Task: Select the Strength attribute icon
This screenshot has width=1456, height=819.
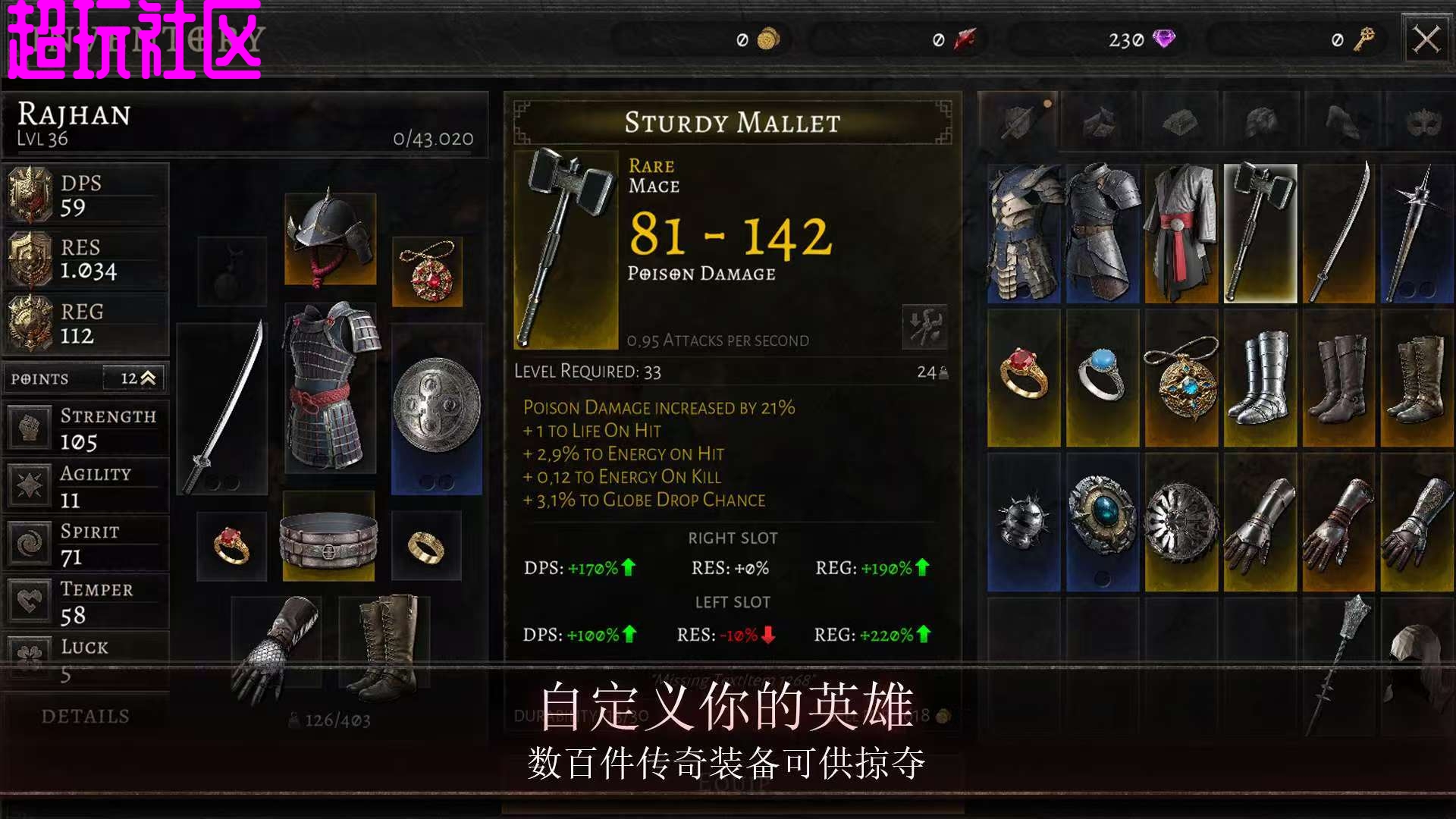Action: tap(29, 427)
